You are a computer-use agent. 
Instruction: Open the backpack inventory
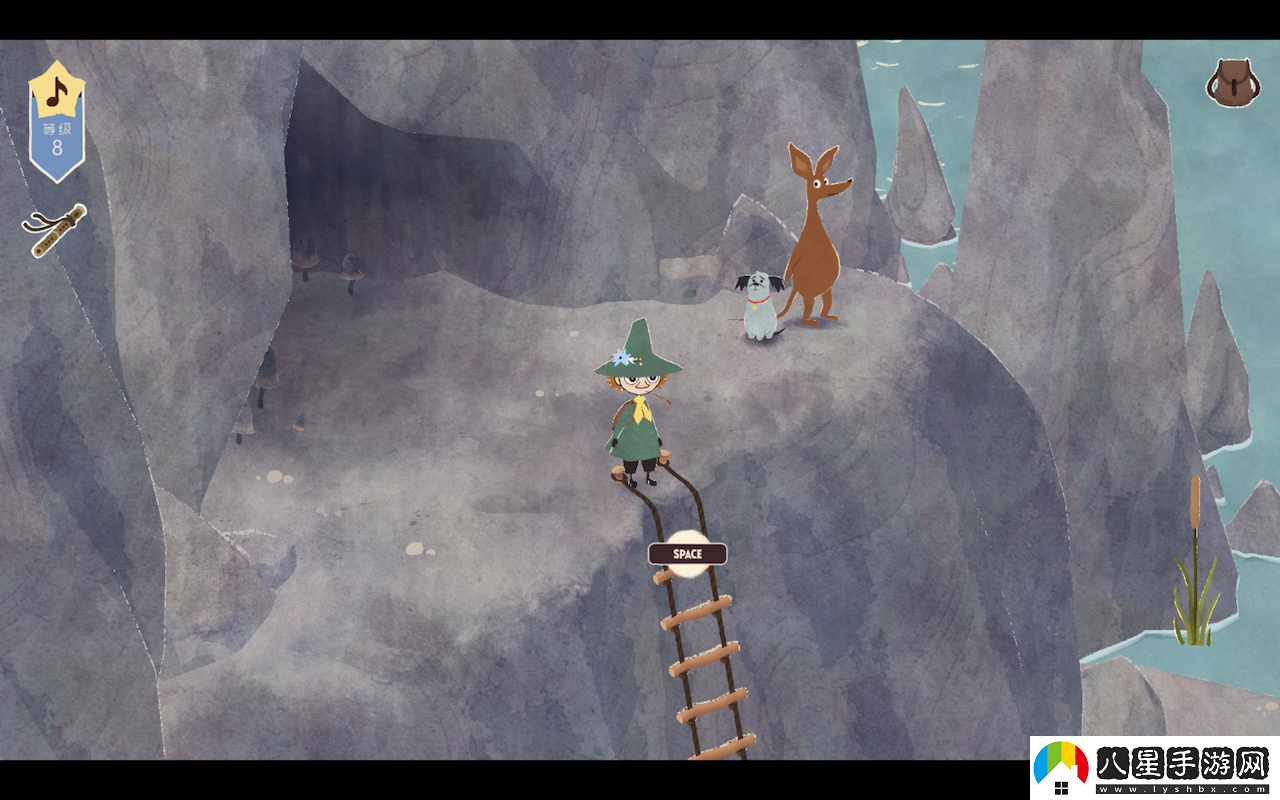click(x=1232, y=82)
